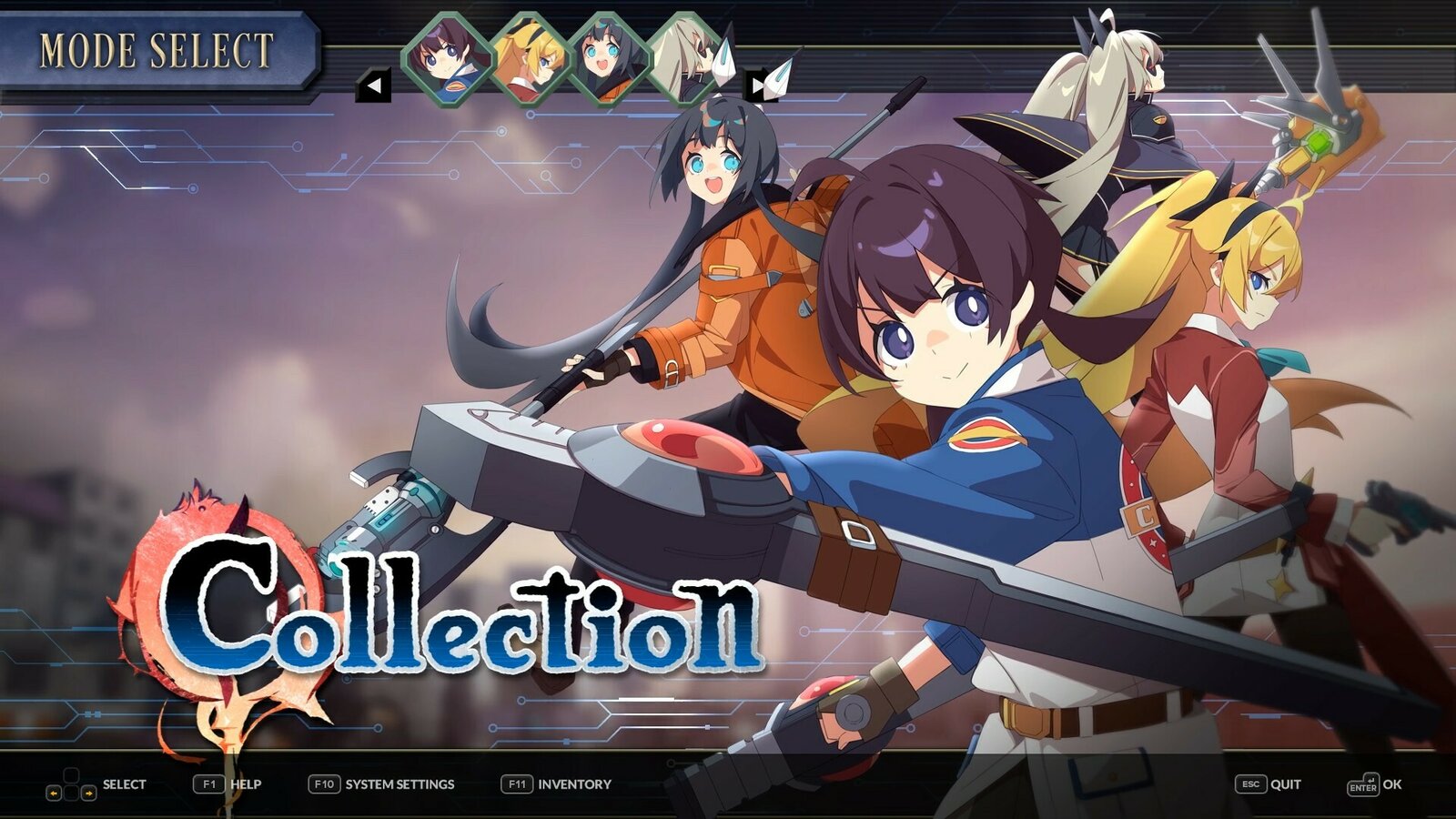Select the purple-haired girl's portrait
1456x819 pixels.
click(449, 56)
